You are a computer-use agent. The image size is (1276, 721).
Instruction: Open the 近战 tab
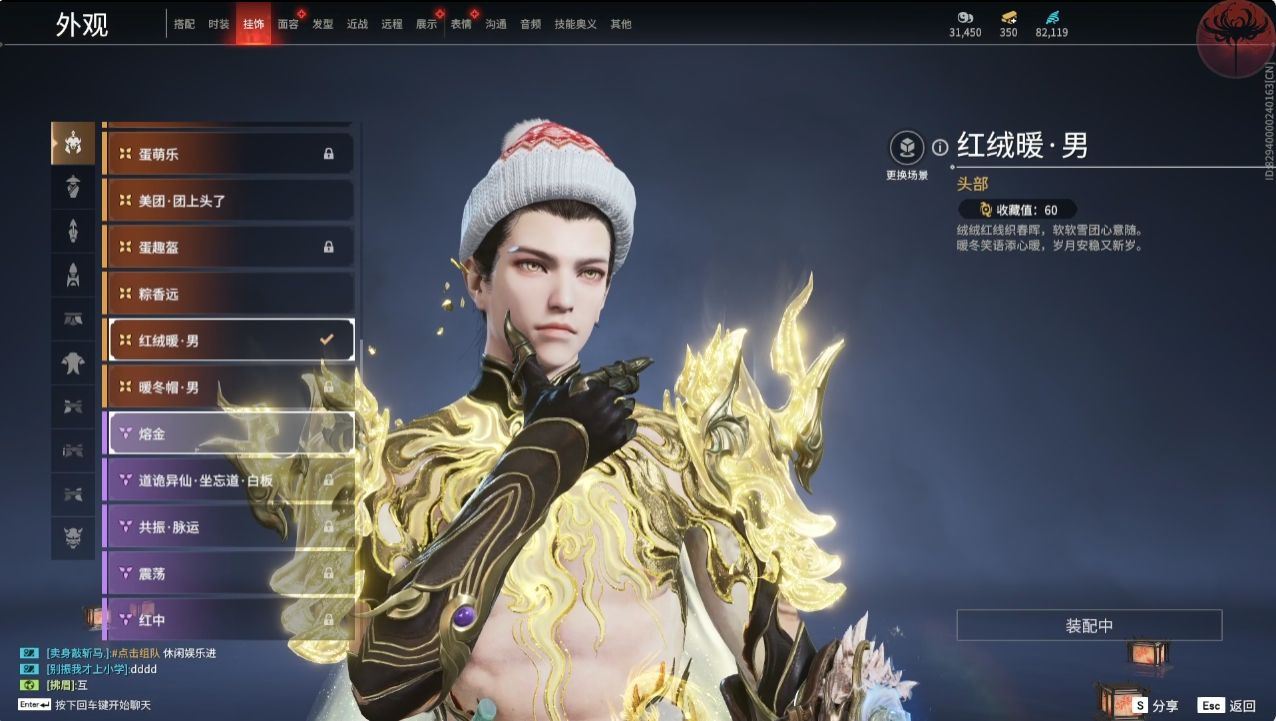tap(357, 24)
